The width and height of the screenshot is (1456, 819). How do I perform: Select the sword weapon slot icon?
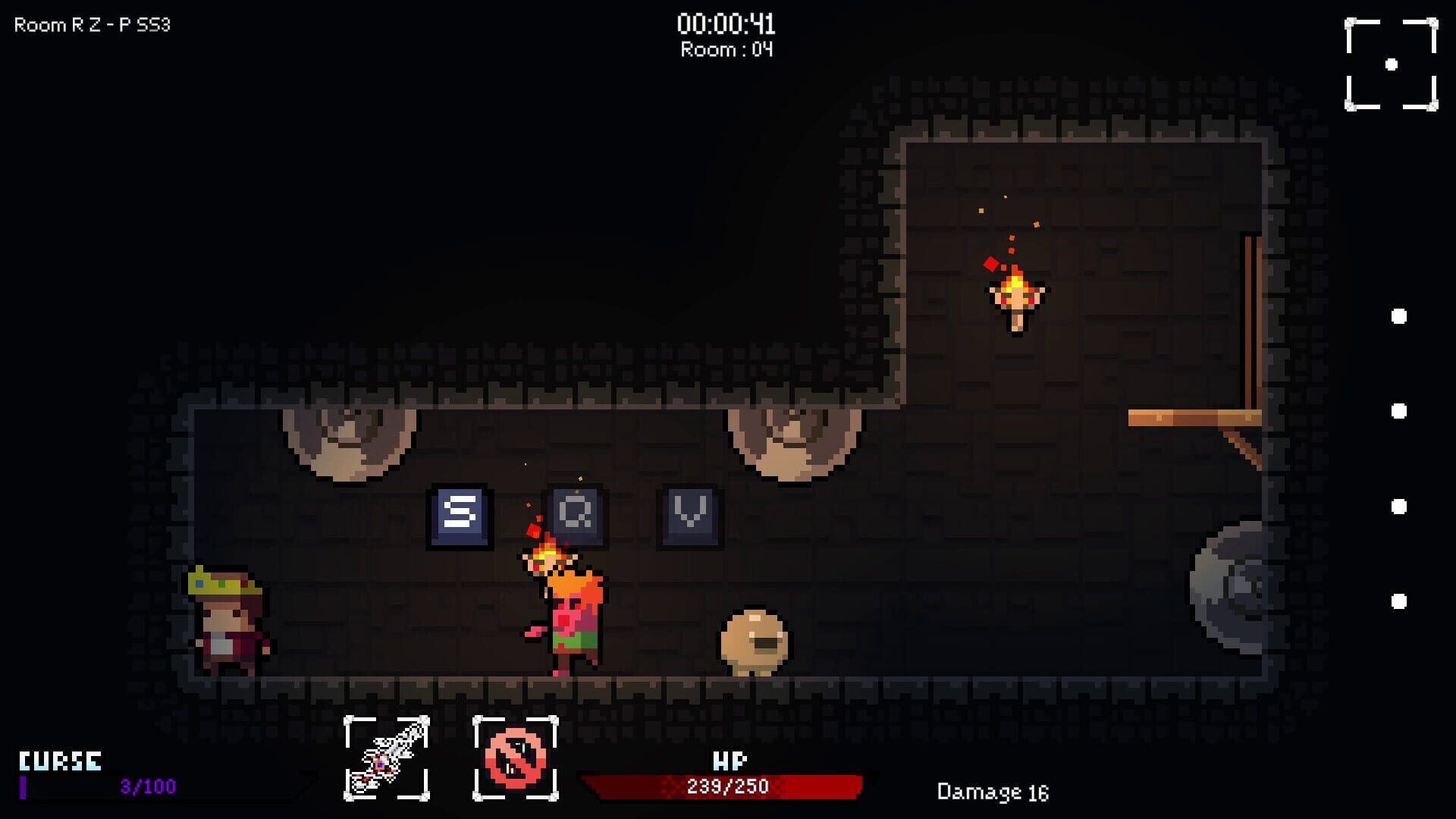point(387,758)
